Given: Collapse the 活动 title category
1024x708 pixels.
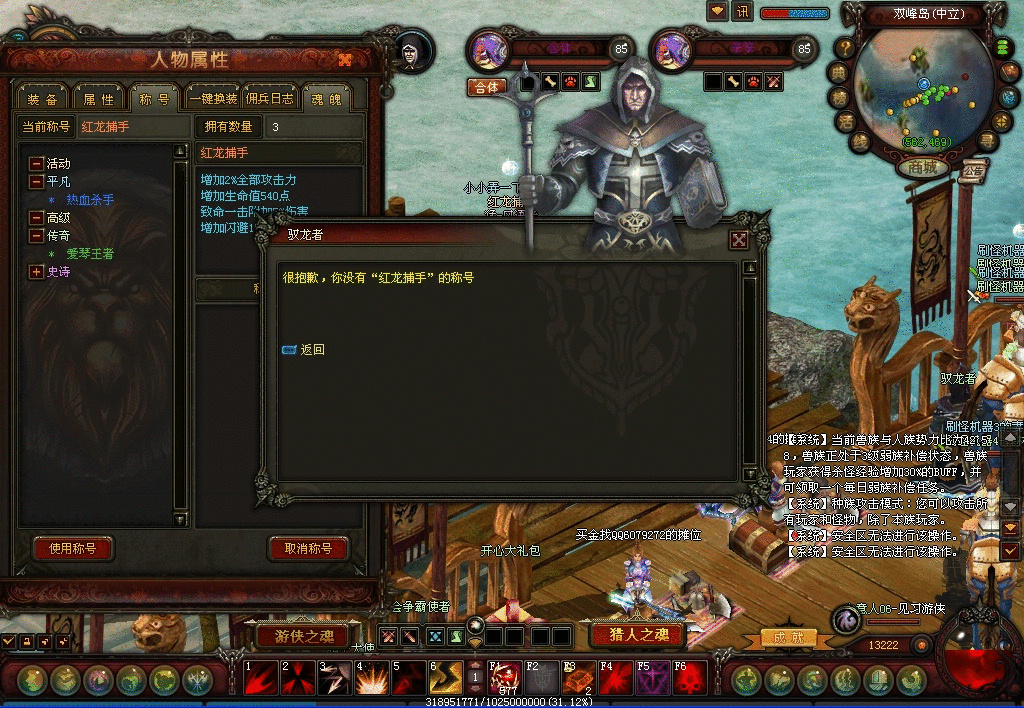Looking at the screenshot, I should (x=37, y=164).
